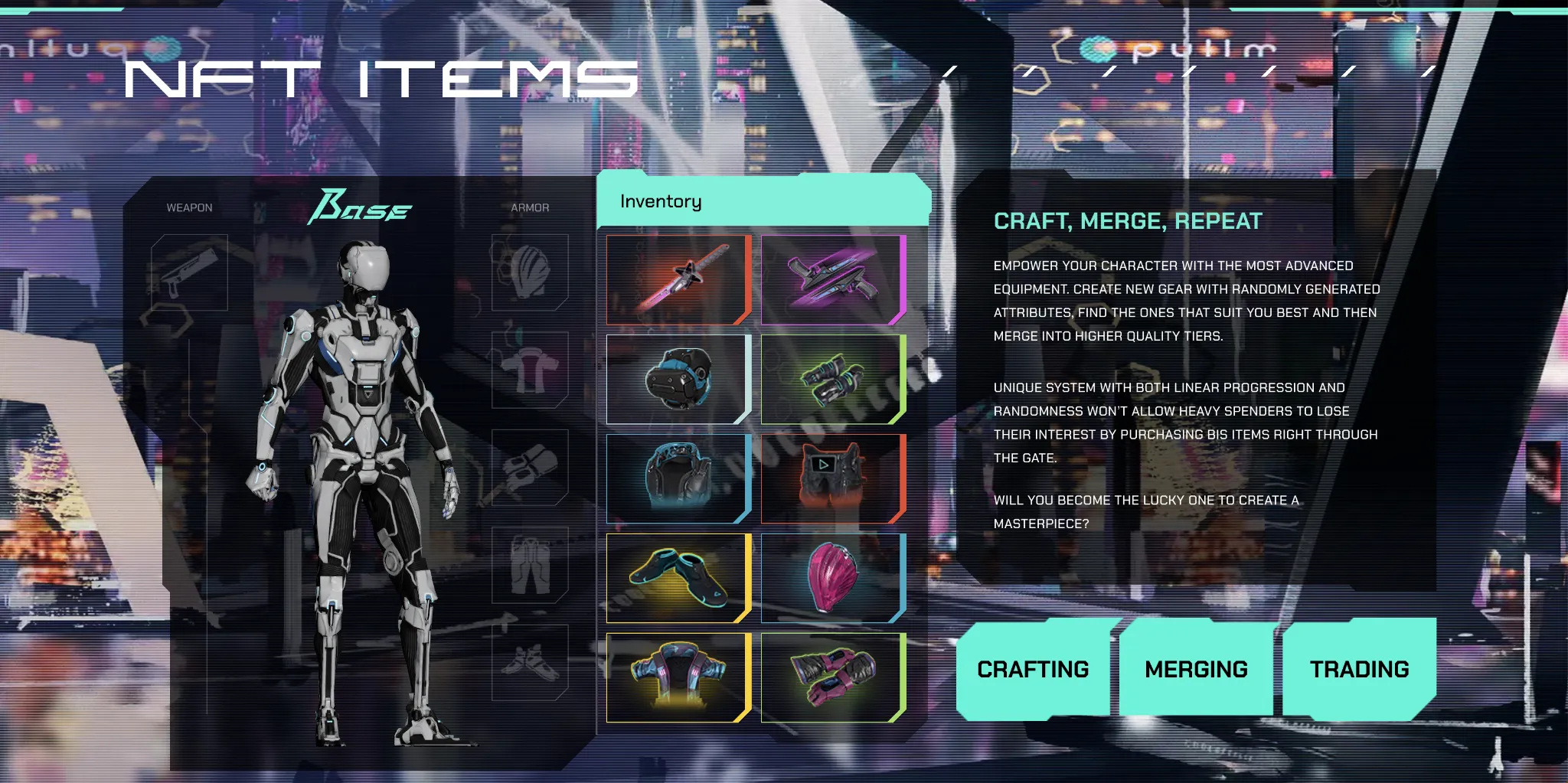Click the helmet icon in the ARMOR column

point(531,273)
